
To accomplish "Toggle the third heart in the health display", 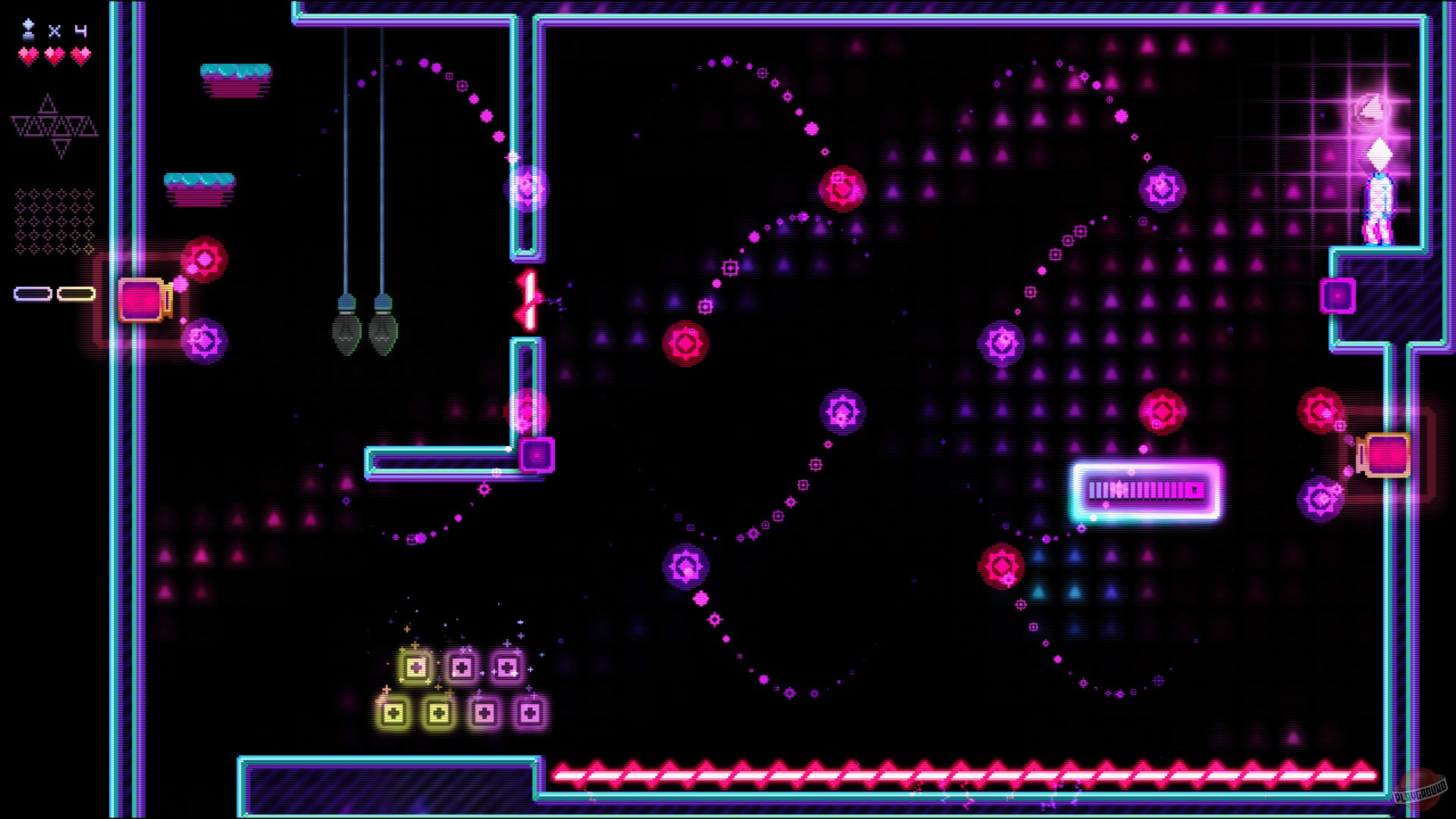I will [x=80, y=55].
